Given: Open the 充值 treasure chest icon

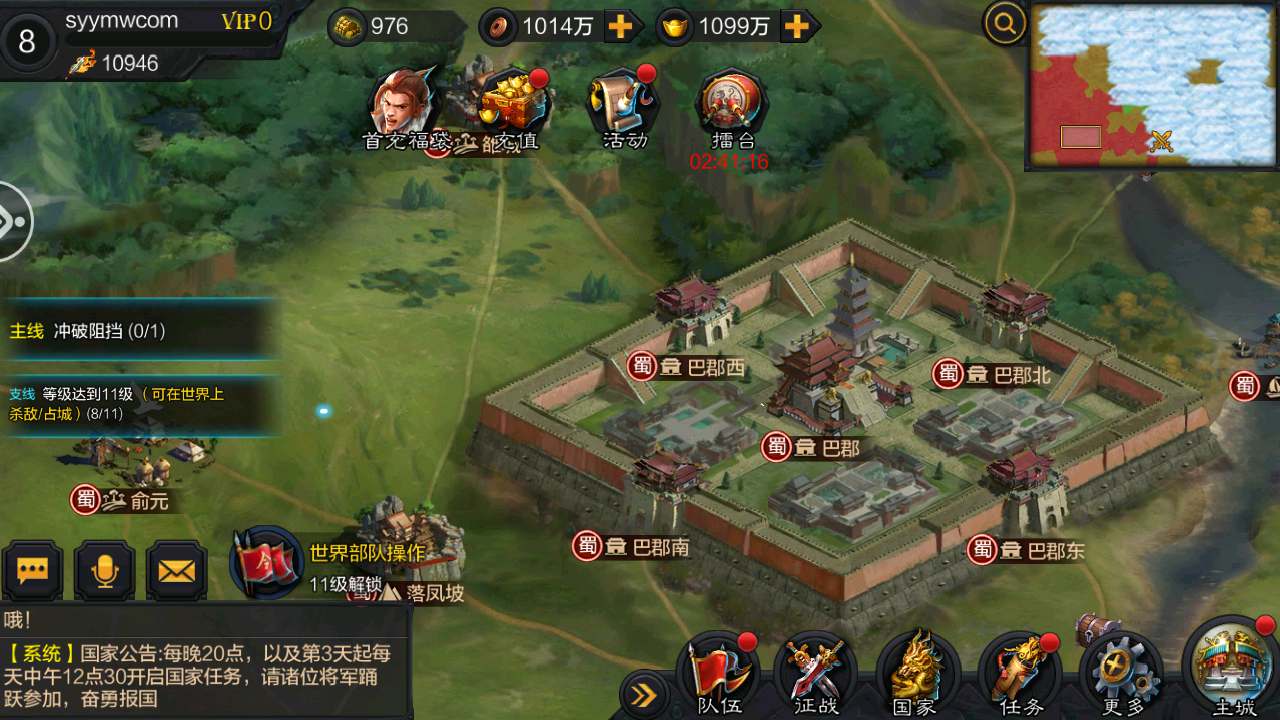Looking at the screenshot, I should pos(514,105).
